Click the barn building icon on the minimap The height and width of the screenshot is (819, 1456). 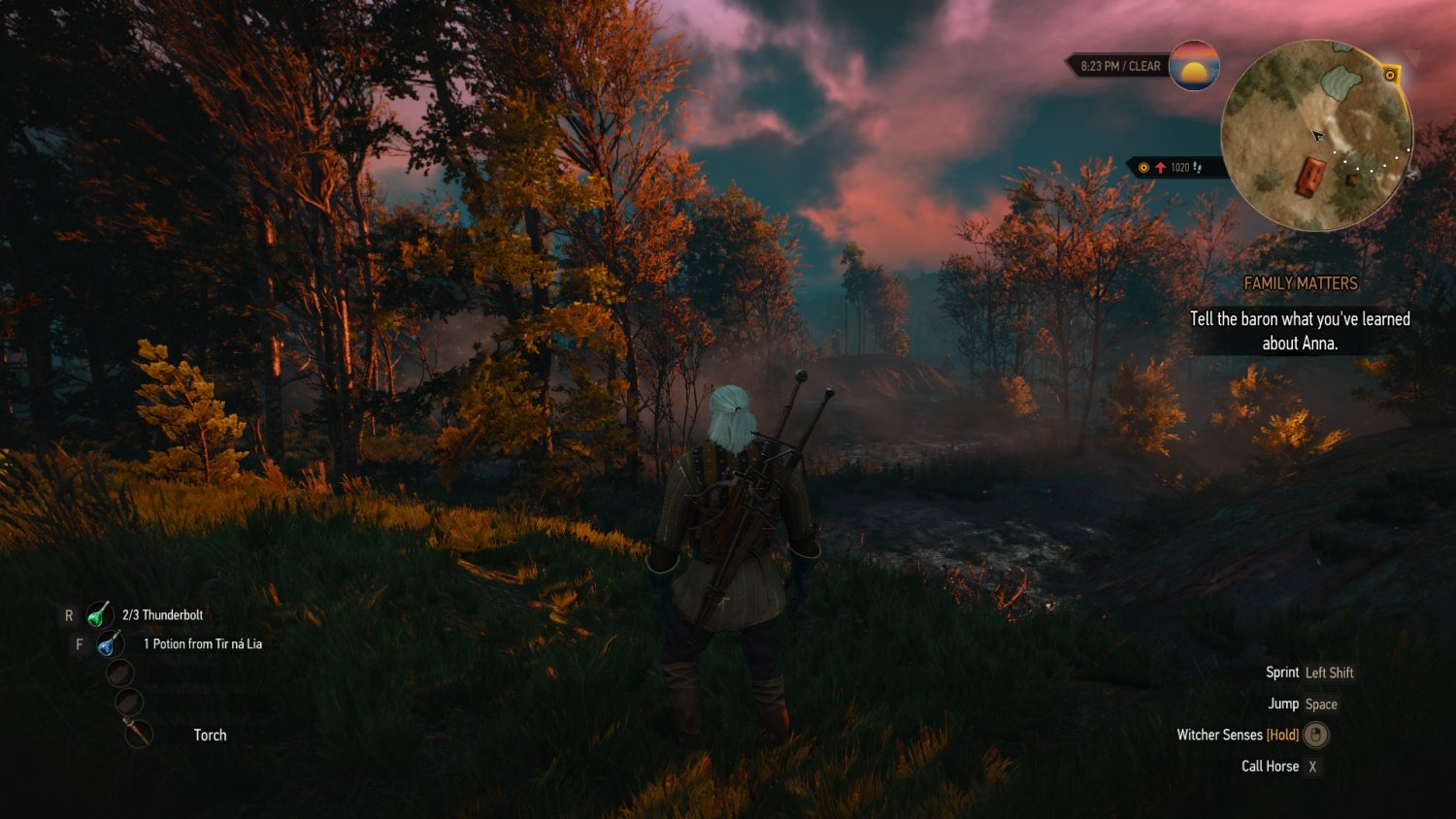(1312, 175)
